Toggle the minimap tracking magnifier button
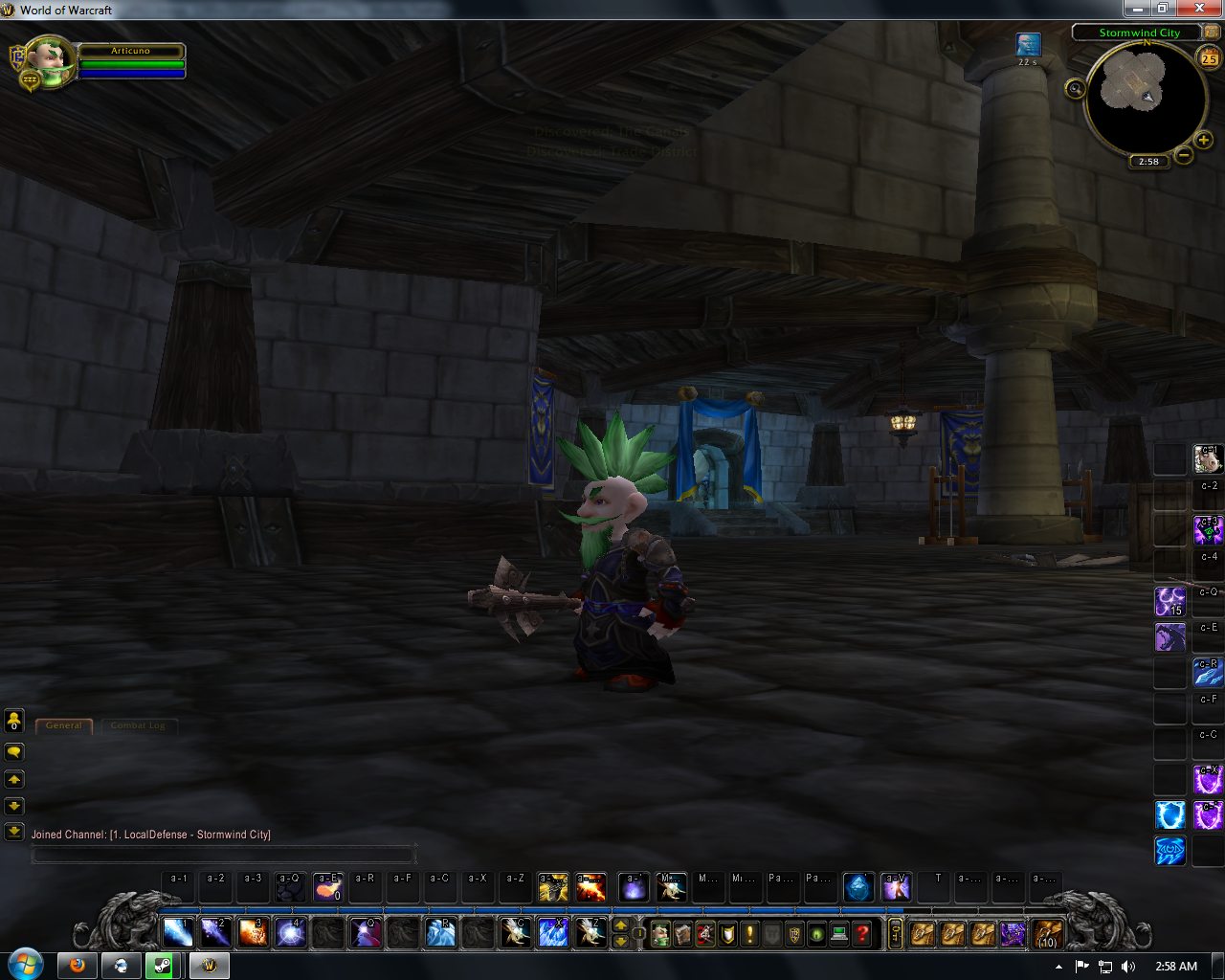 click(1075, 89)
